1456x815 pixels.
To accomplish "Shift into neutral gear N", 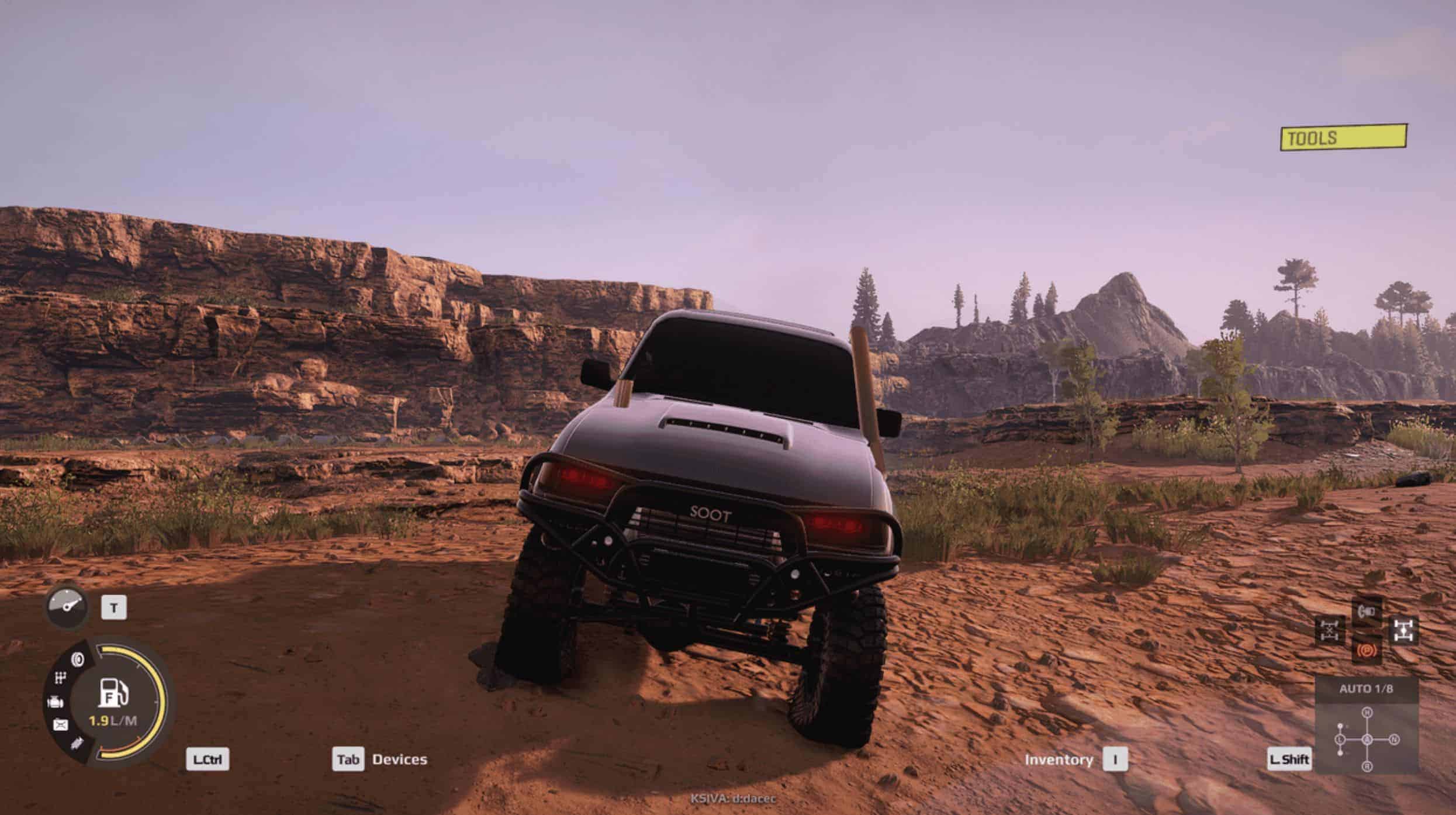I will click(1395, 740).
